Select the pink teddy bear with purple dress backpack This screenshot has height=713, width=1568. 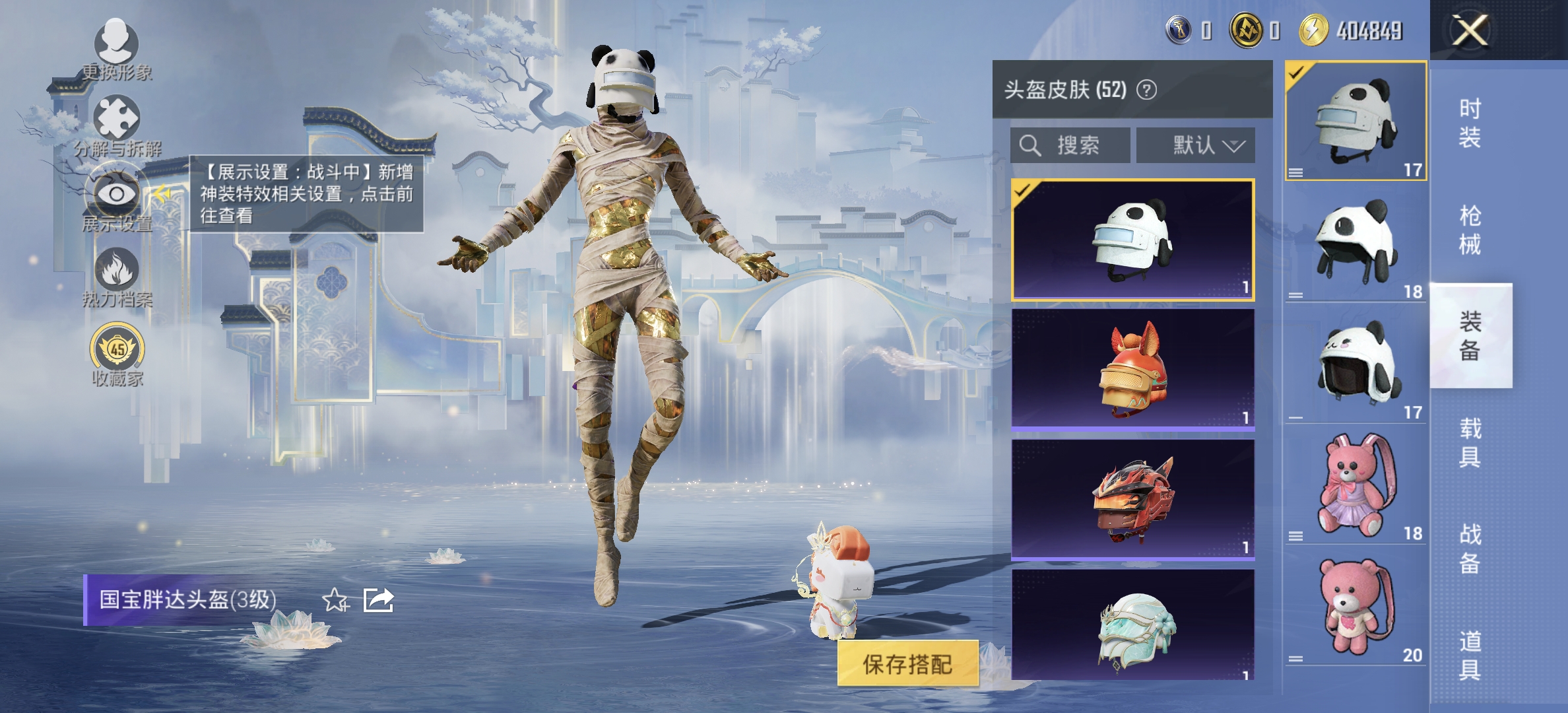click(1356, 487)
